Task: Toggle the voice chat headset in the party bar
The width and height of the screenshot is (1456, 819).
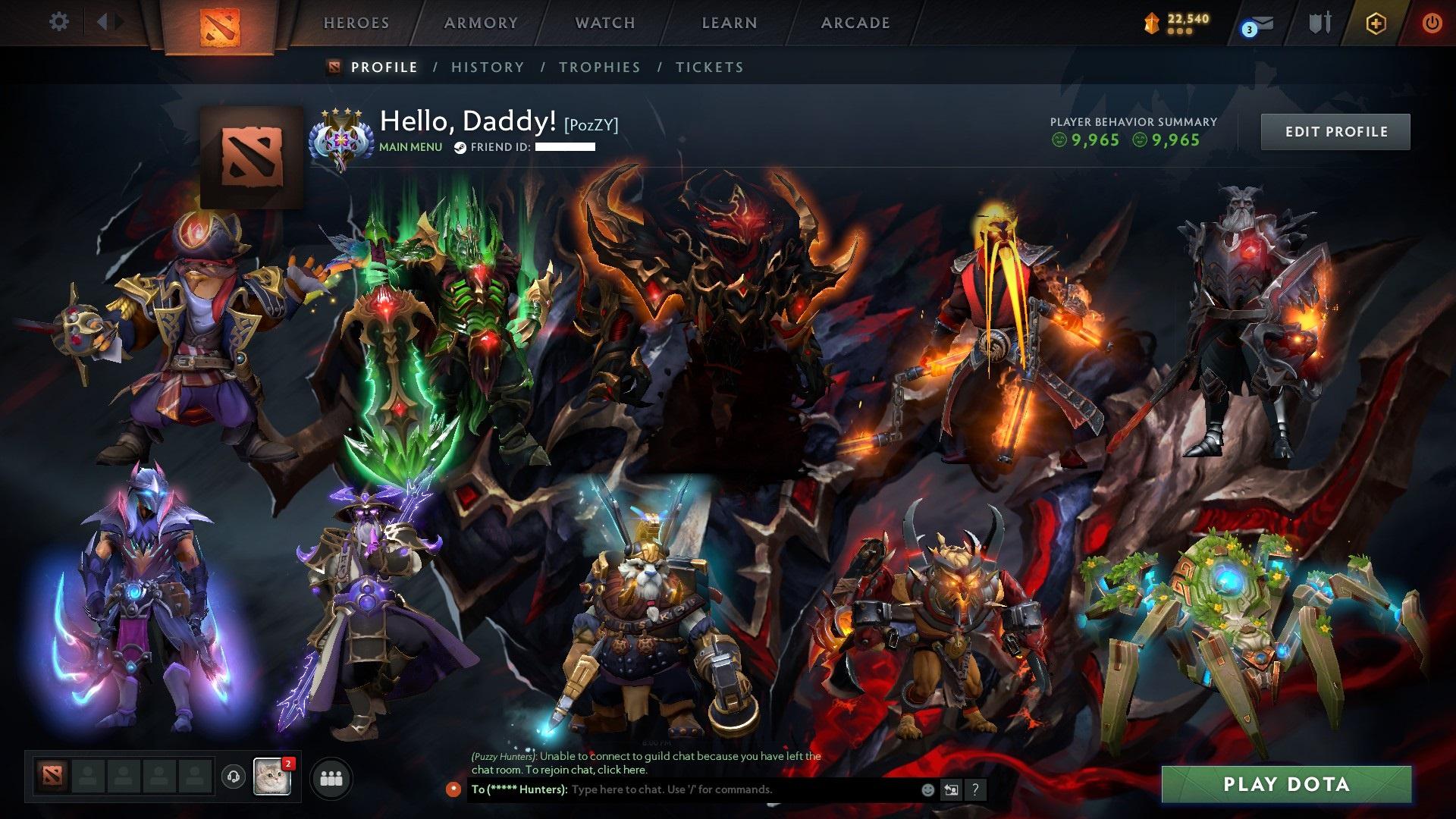Action: [231, 778]
